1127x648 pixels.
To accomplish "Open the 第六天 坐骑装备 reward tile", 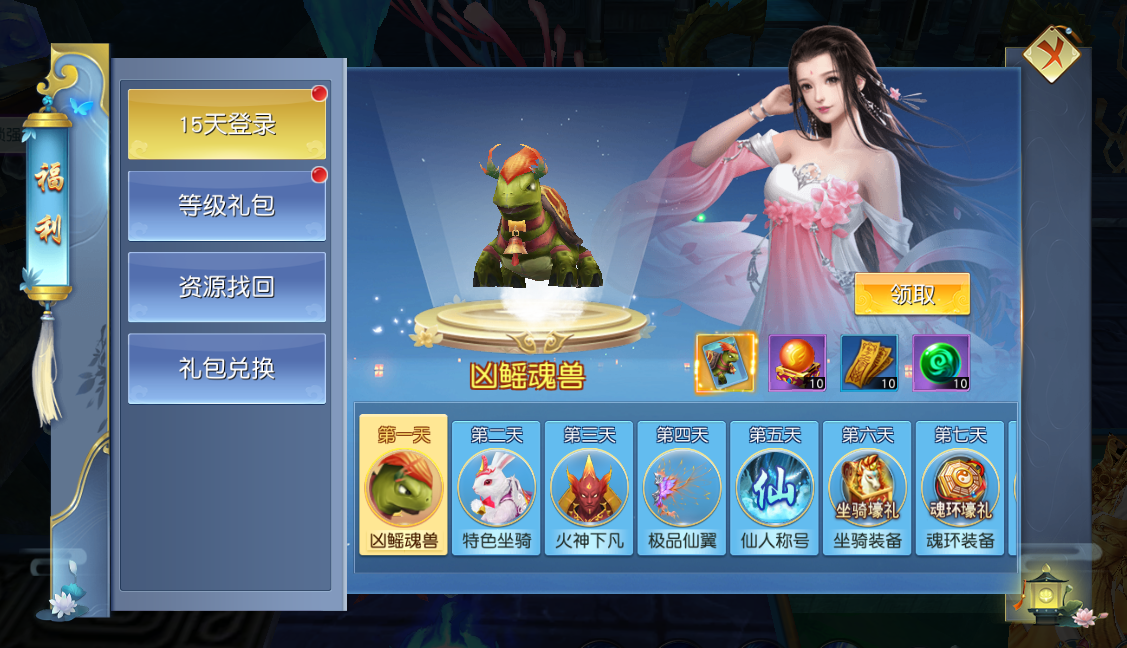I will pyautogui.click(x=867, y=487).
